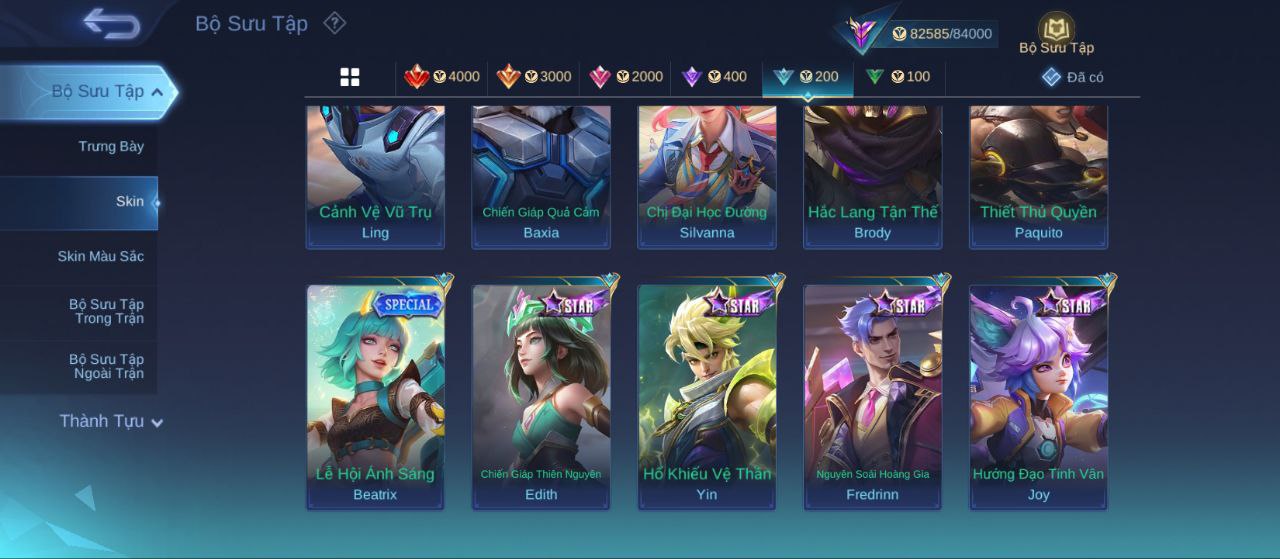This screenshot has height=559, width=1280.
Task: Select Beatrix Lễ Hội Ánh Sáng skin card
Action: tap(375, 396)
